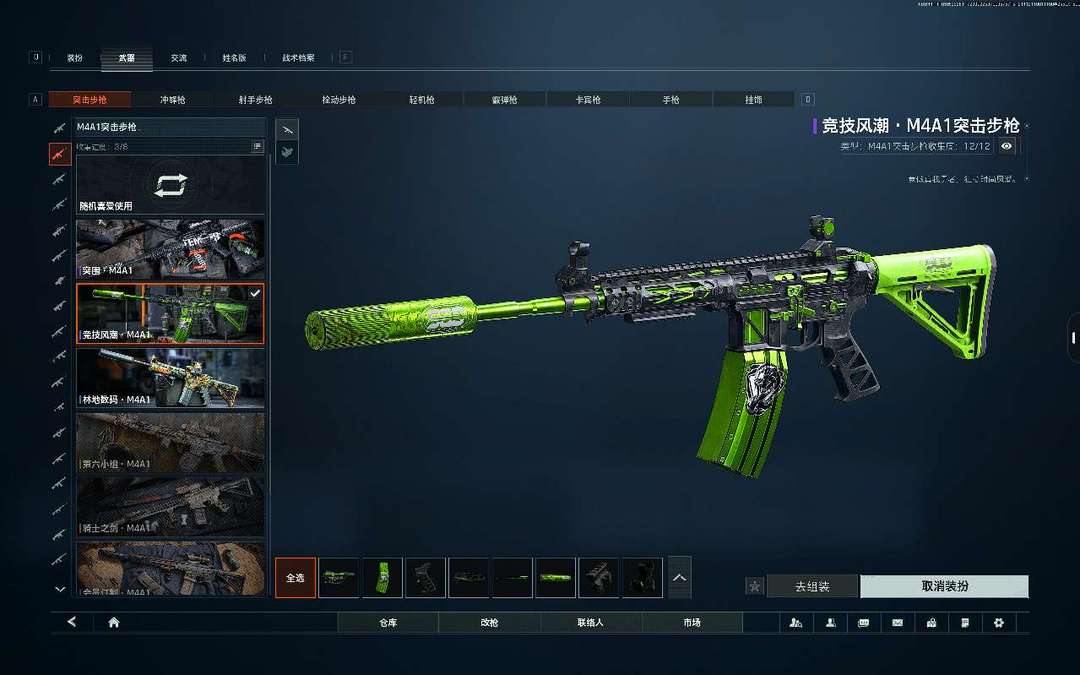Select the 第六小组 M4A1 skin
Viewport: 1080px width, 675px height.
171,441
